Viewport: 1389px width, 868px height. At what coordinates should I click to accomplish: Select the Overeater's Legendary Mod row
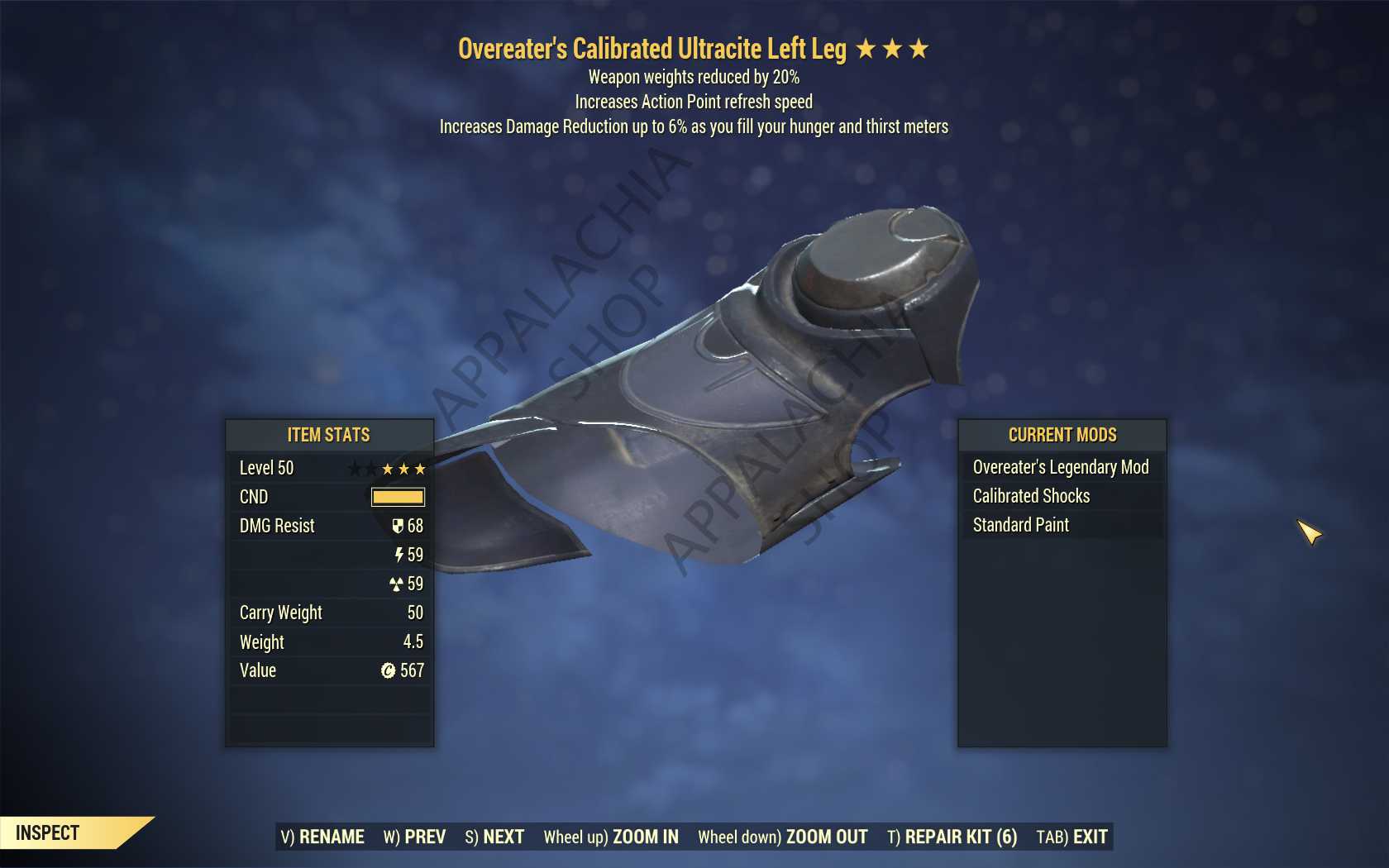tap(1061, 467)
